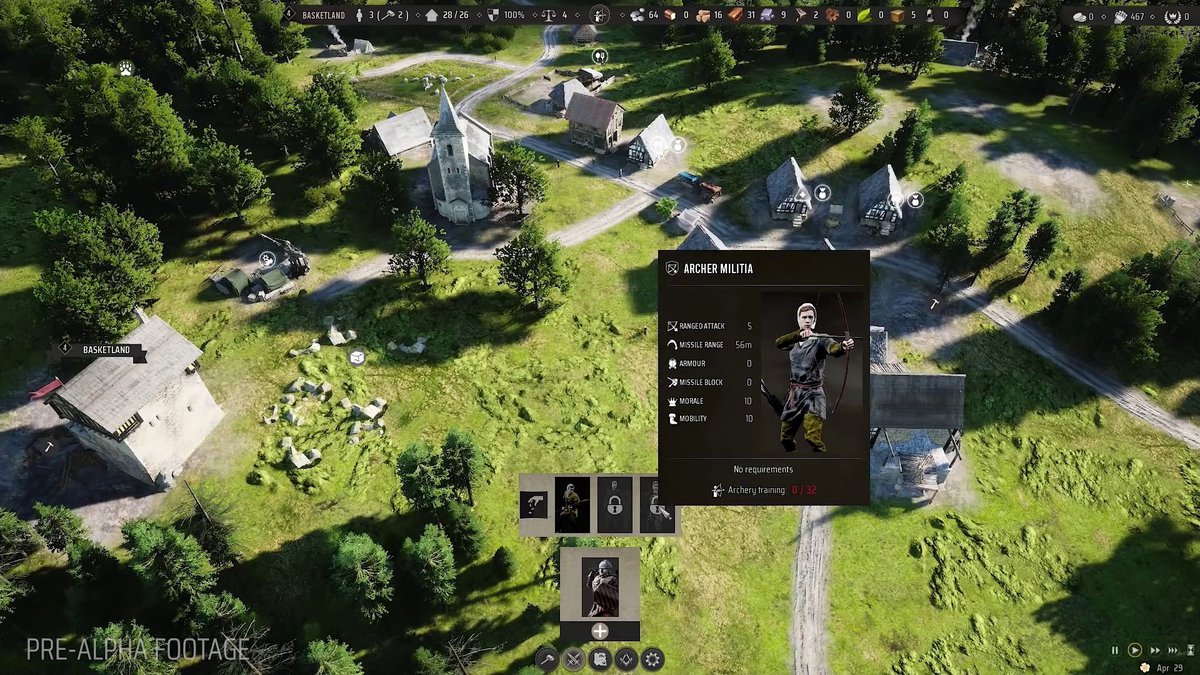
Task: Add a new unit with the plus button
Action: [x=600, y=631]
